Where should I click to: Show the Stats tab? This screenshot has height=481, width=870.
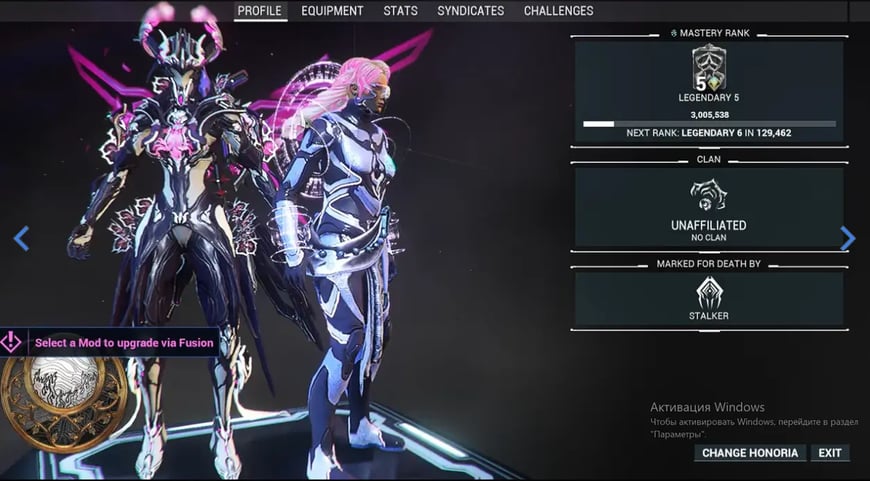(x=400, y=11)
